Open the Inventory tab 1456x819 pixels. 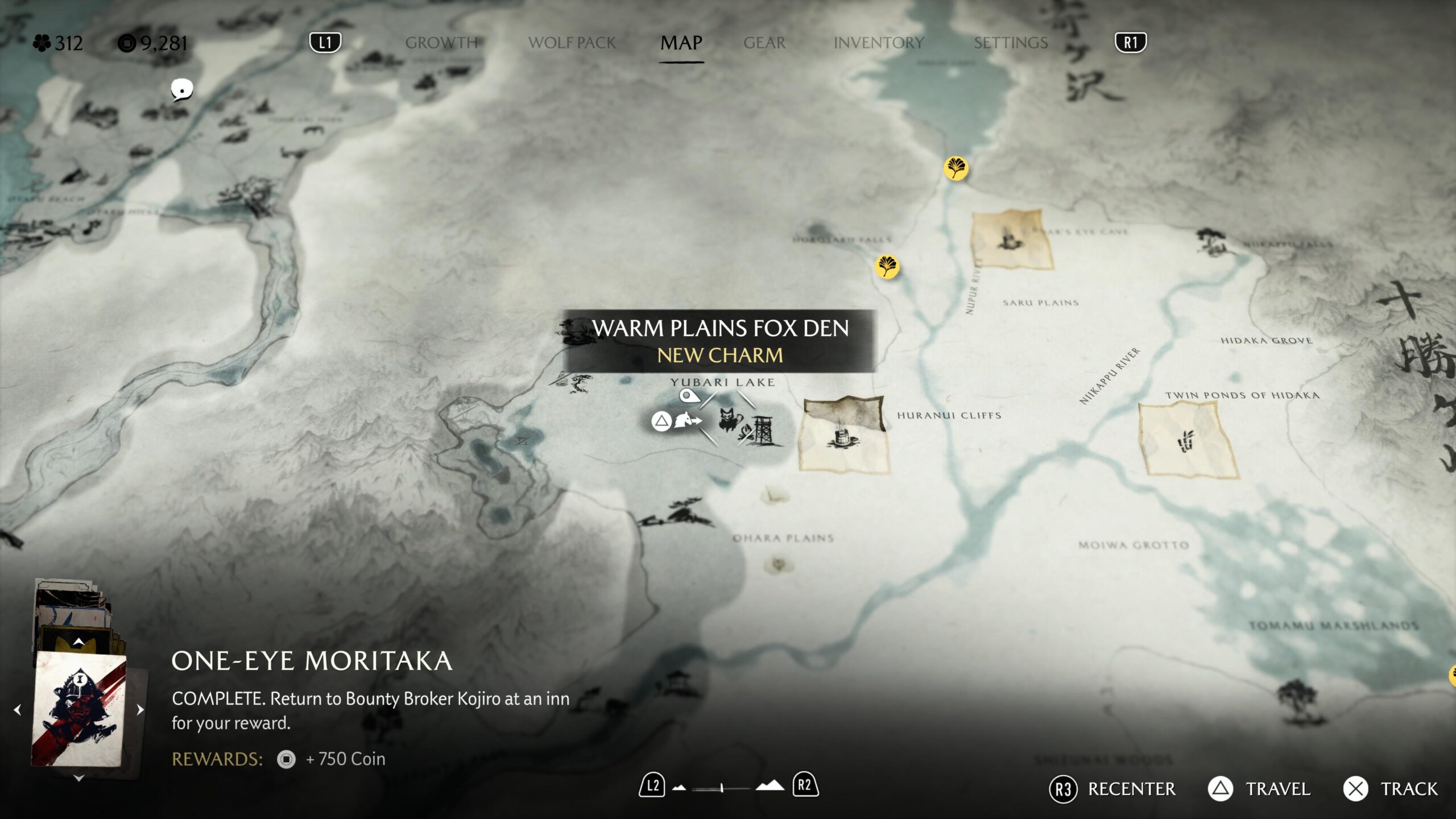pyautogui.click(x=879, y=43)
